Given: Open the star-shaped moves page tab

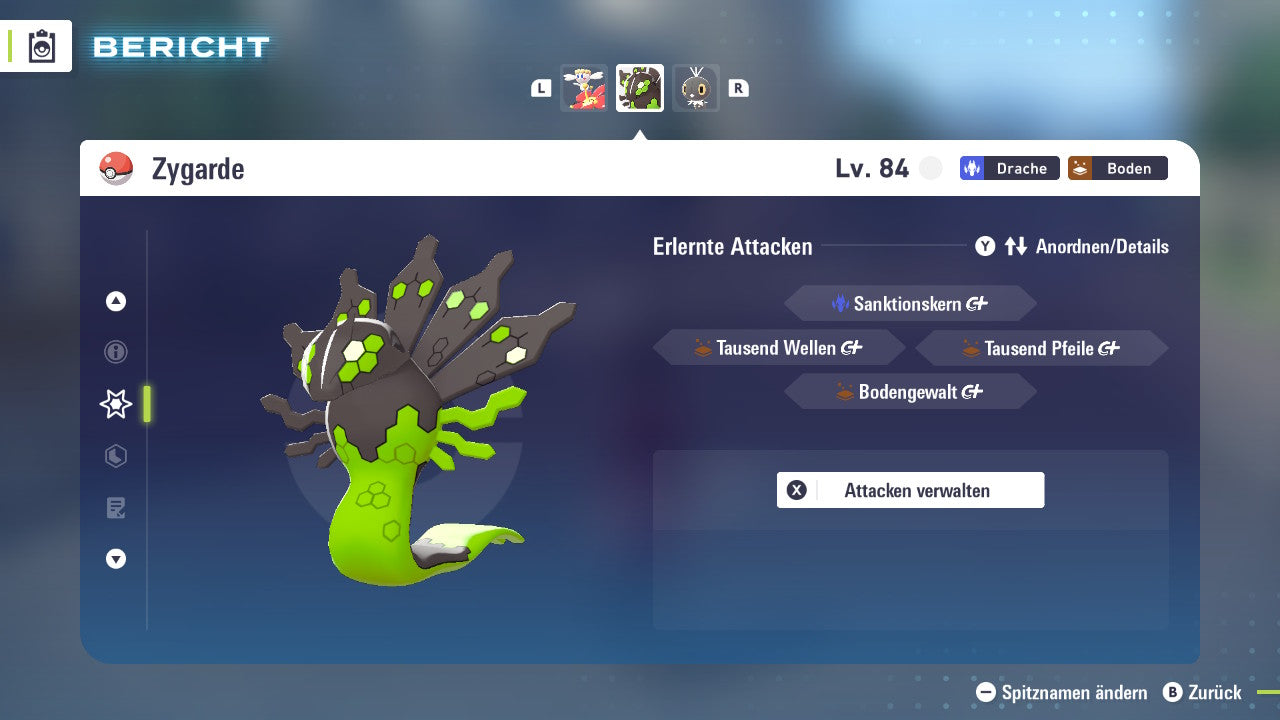Looking at the screenshot, I should (x=116, y=404).
